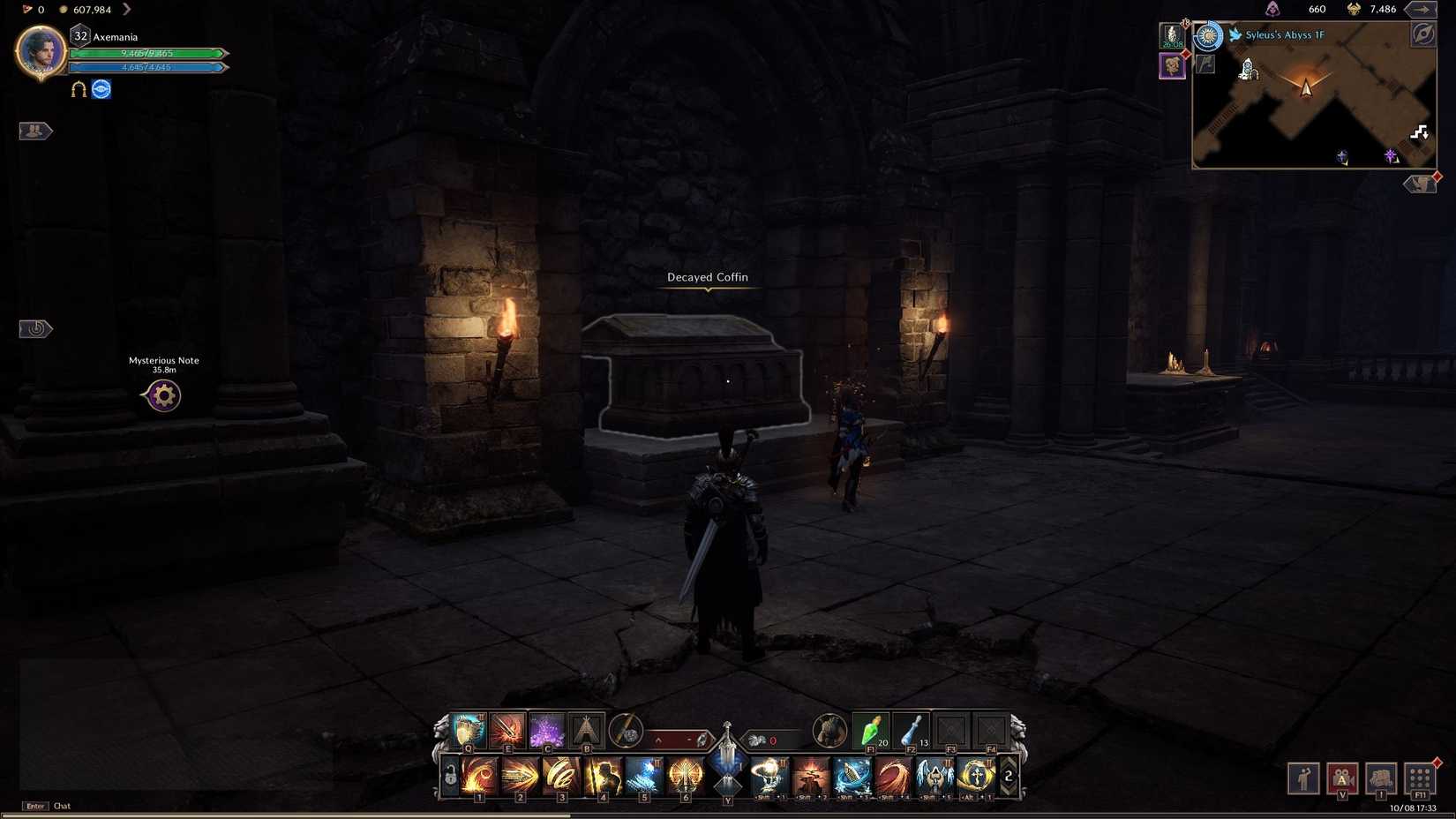Use the tent item bound to B
This screenshot has width=1456, height=819.
point(587,730)
